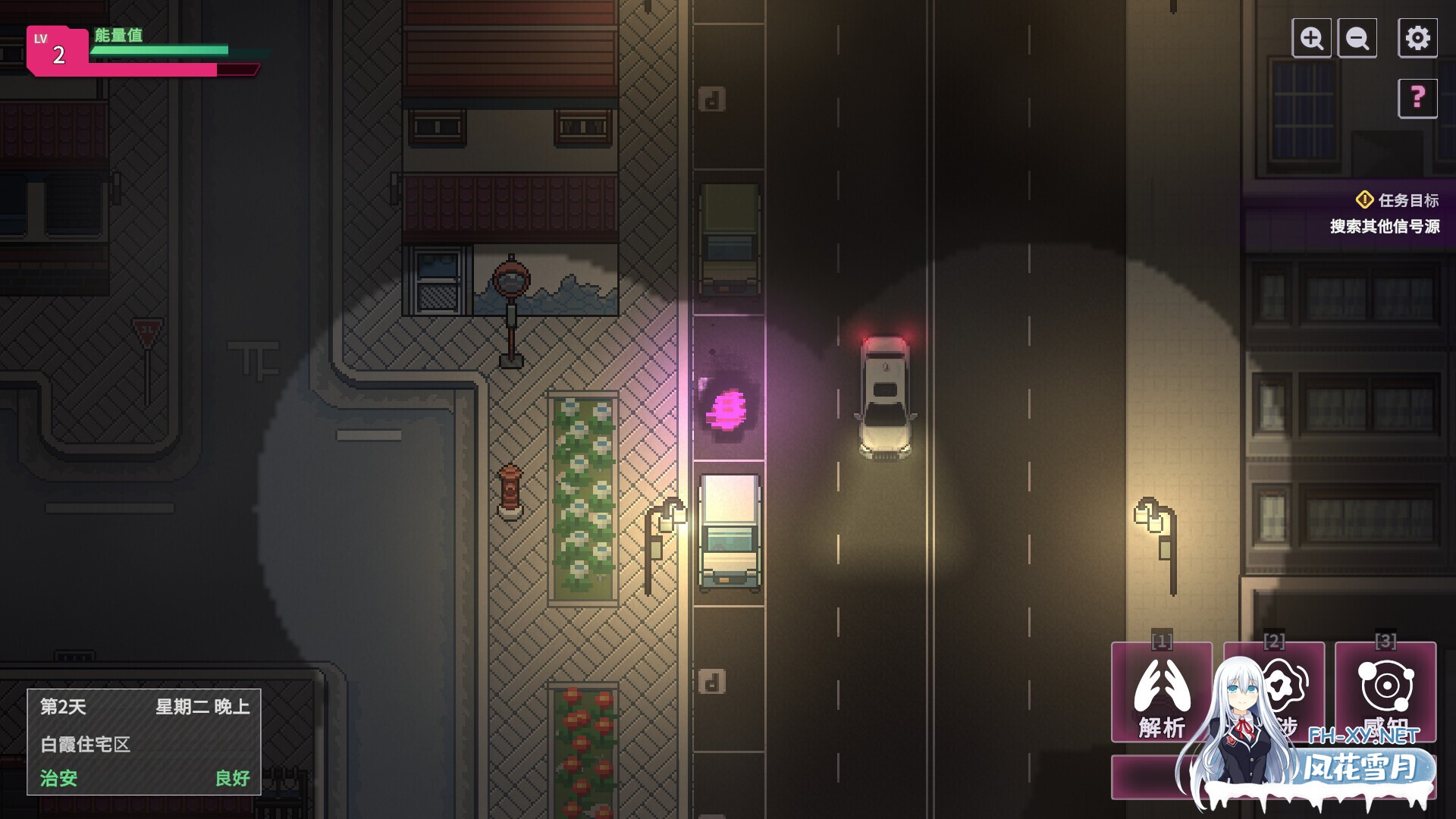
Task: Open the pink question mark help
Action: click(1417, 98)
